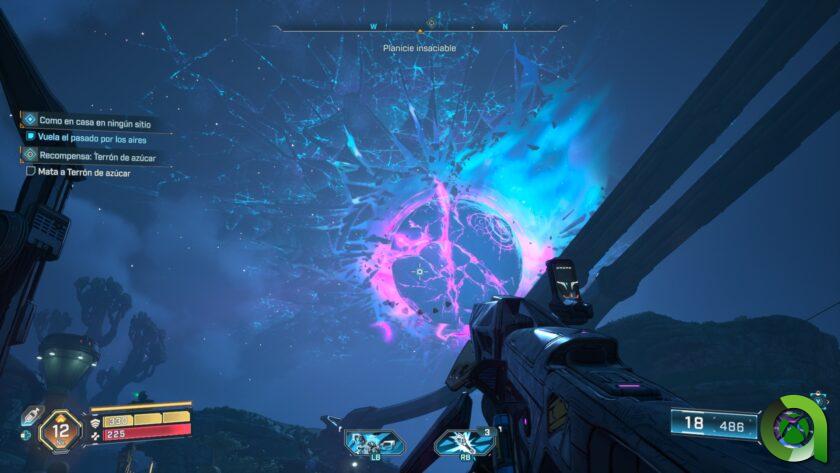Select the 'Recompensa: Terrón de azúcar' quest
This screenshot has height=473, width=840.
(x=97, y=156)
